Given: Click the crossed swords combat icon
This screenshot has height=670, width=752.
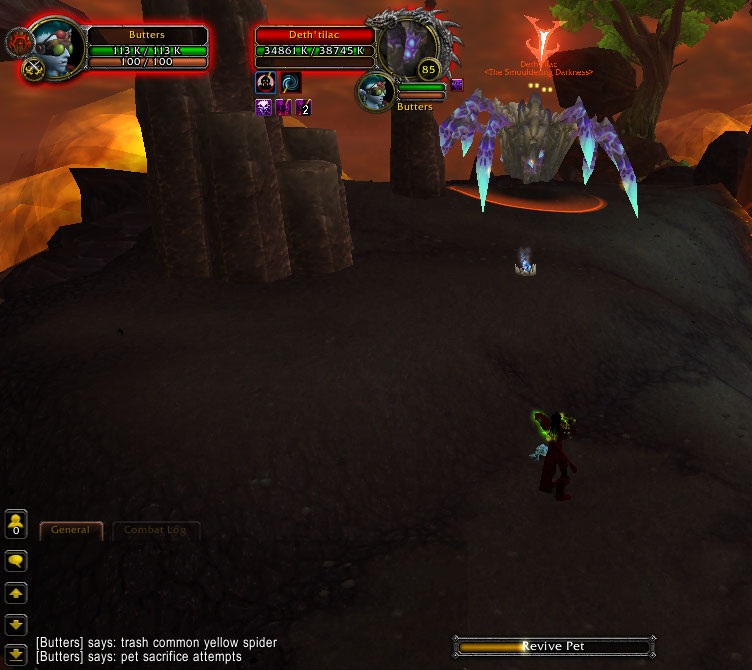Looking at the screenshot, I should click(34, 69).
